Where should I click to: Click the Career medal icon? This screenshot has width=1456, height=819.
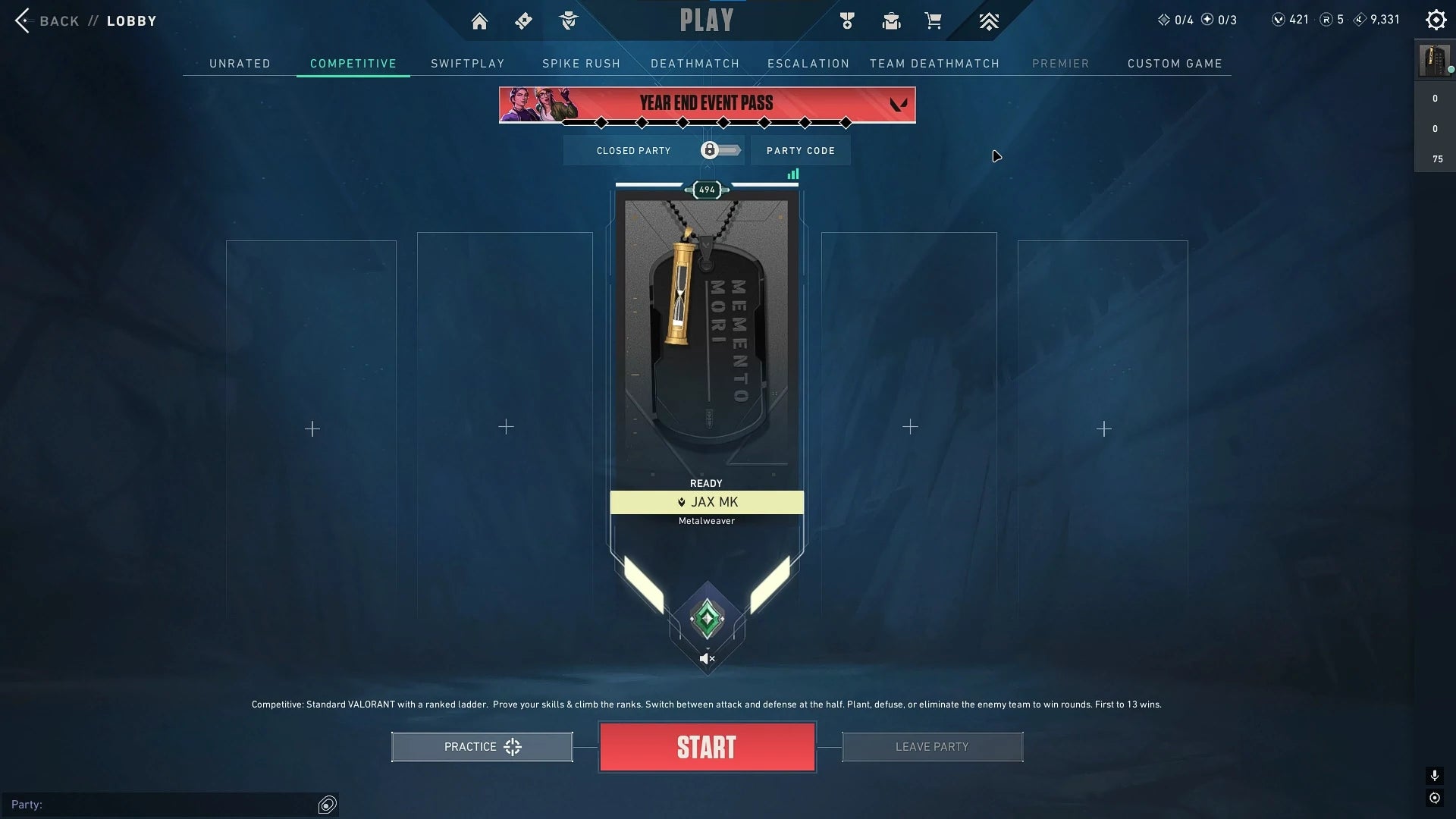(x=847, y=20)
